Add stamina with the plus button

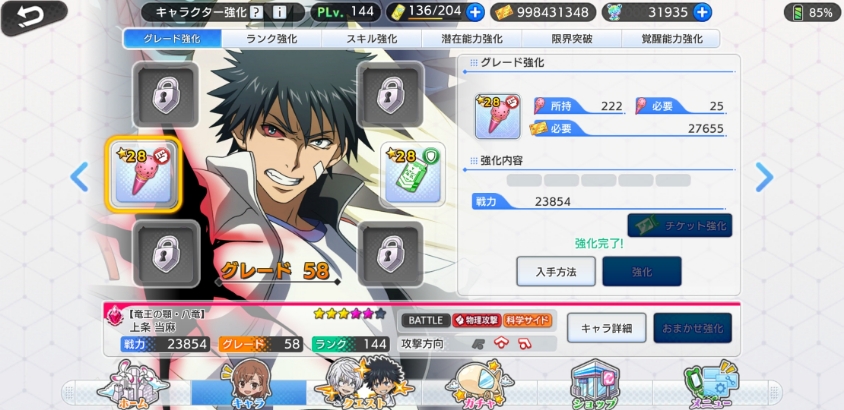pyautogui.click(x=474, y=12)
